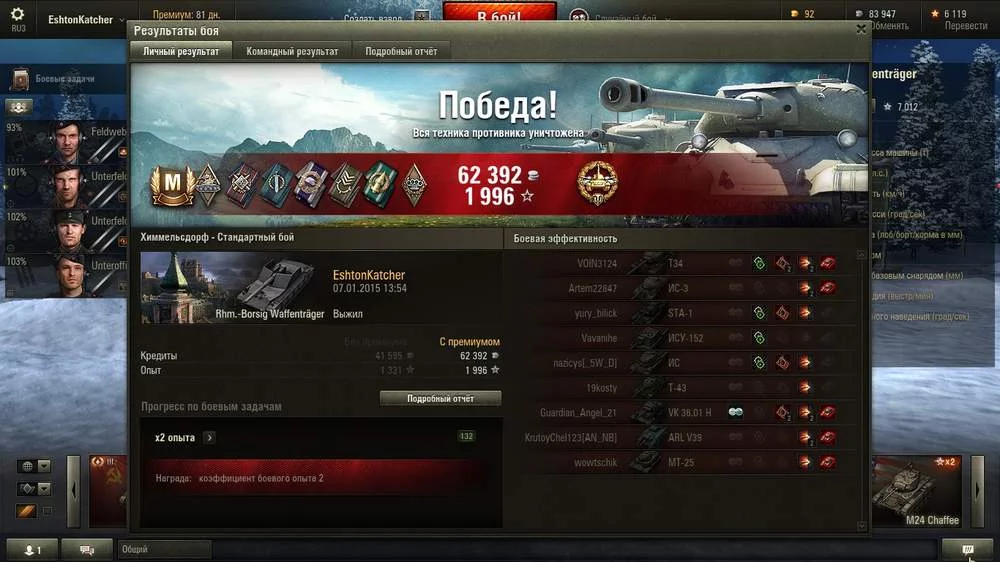Viewport: 1000px width, 562px height.
Task: Choose the wowtschik MT-25 row
Action: tap(680, 462)
